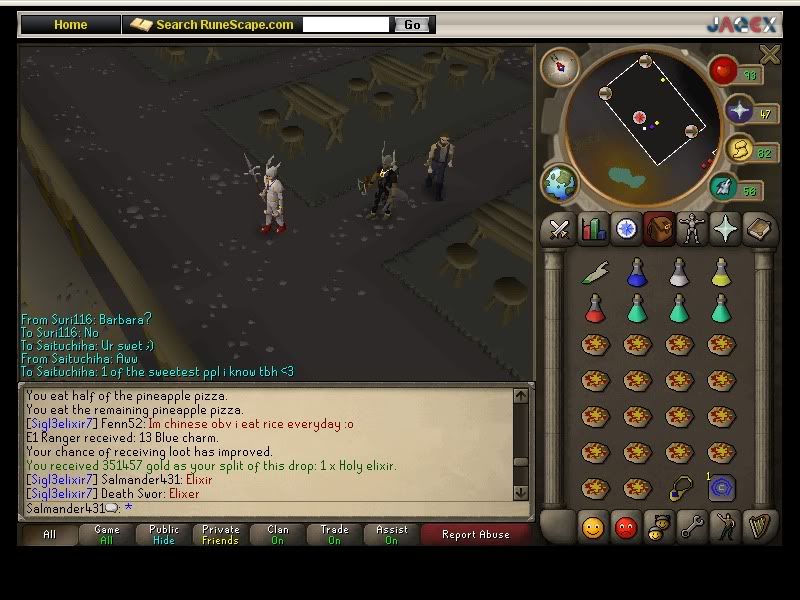Viewport: 800px width, 600px height.
Task: Select the knife-like item in inventory
Action: tap(595, 271)
